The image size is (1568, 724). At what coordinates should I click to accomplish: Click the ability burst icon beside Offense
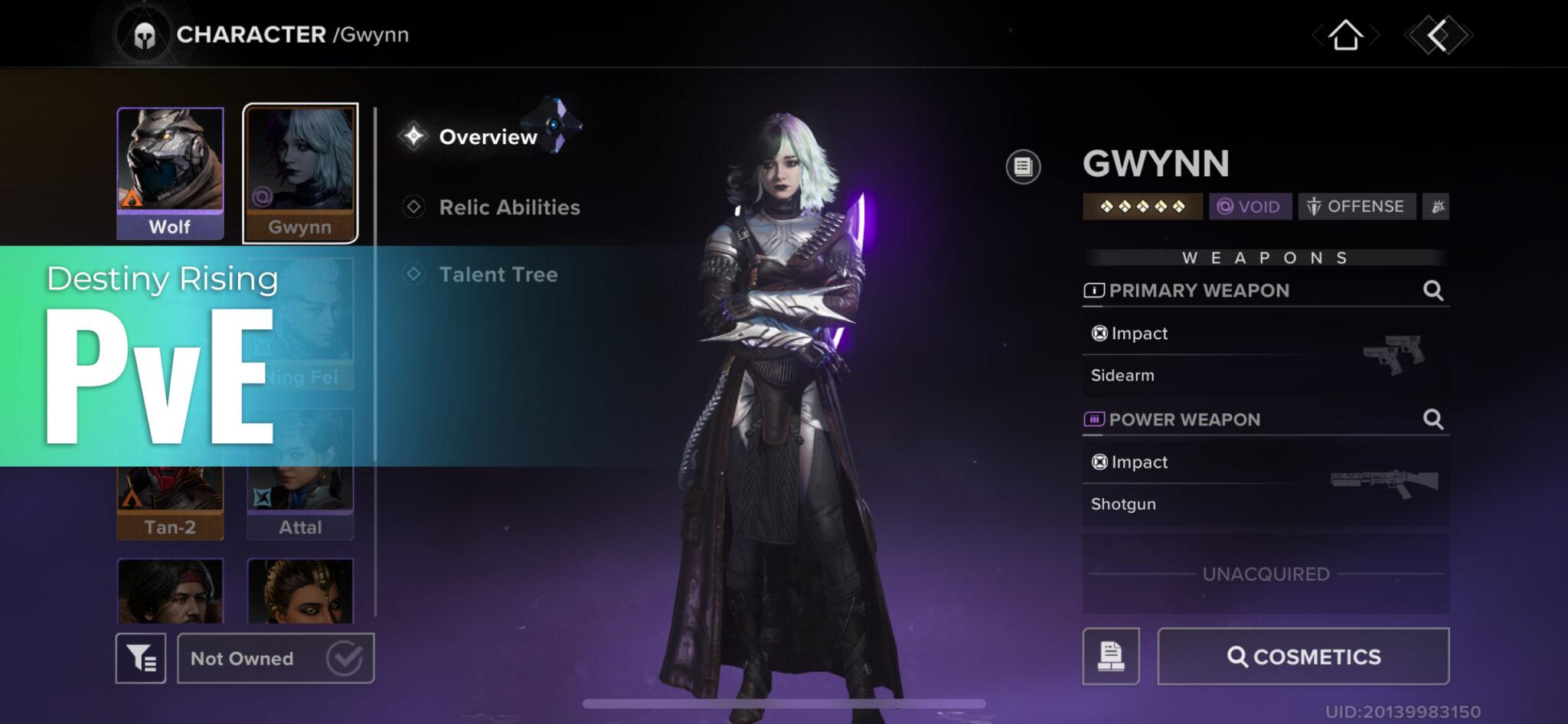1437,205
